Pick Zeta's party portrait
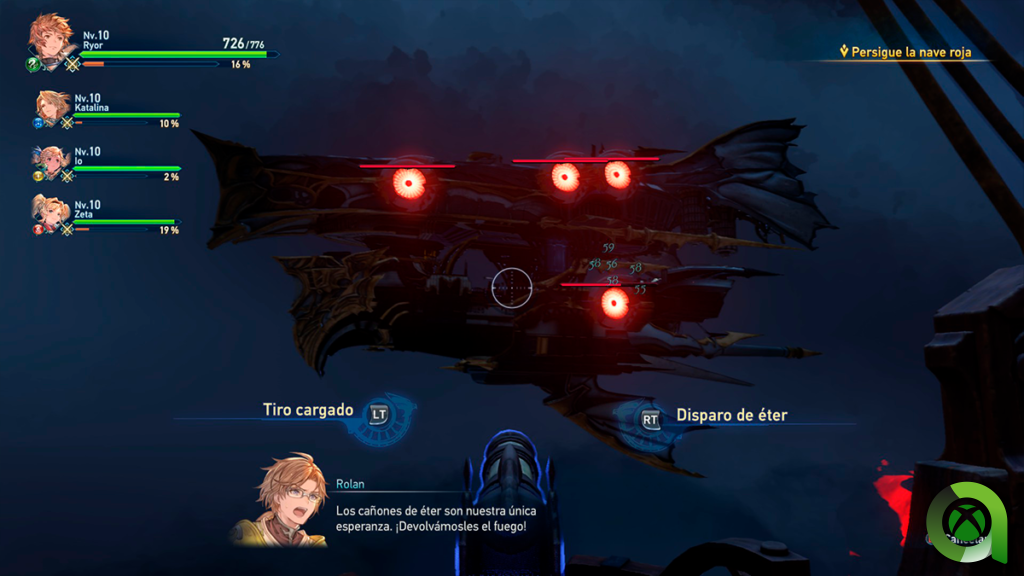Image resolution: width=1024 pixels, height=576 pixels. tap(53, 214)
